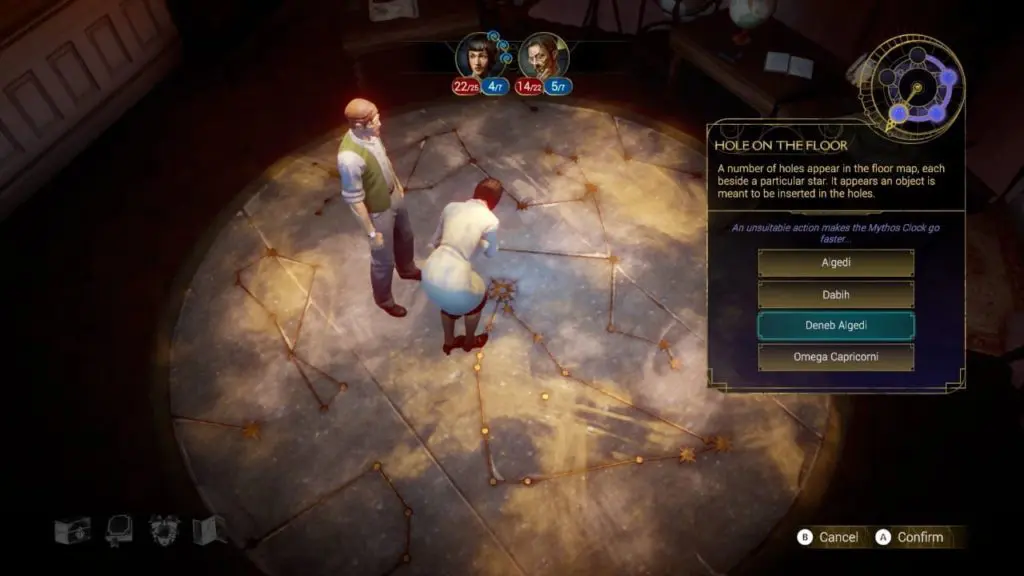The width and height of the screenshot is (1024, 576).
Task: Choose Omega Capricorni from the list
Action: click(836, 357)
